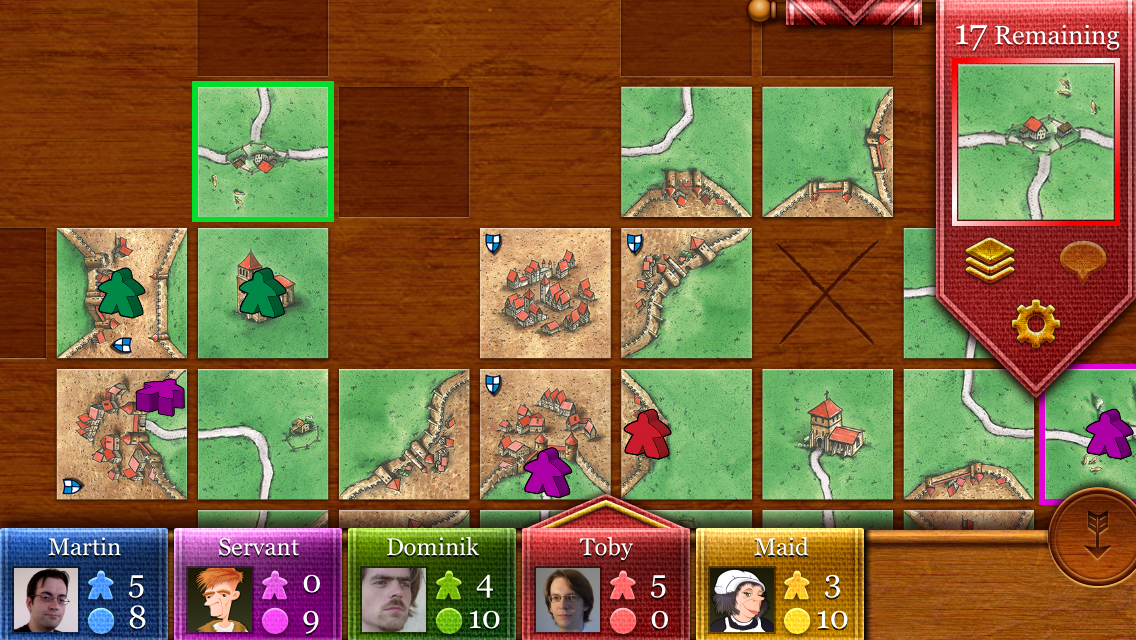
Task: Open chat with the speech bubble icon
Action: tap(1083, 260)
